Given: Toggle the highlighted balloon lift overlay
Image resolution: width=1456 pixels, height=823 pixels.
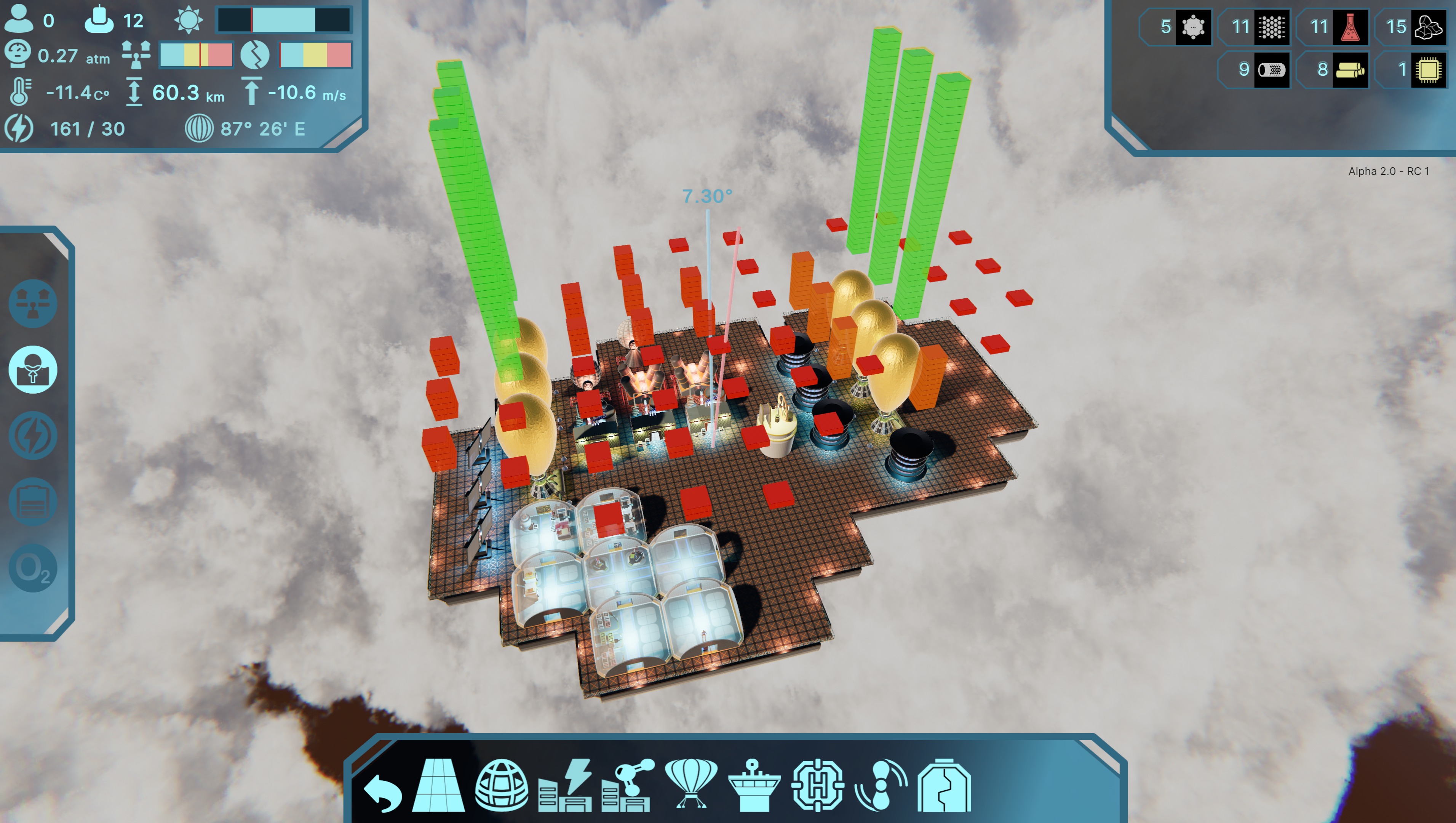Looking at the screenshot, I should (x=33, y=369).
